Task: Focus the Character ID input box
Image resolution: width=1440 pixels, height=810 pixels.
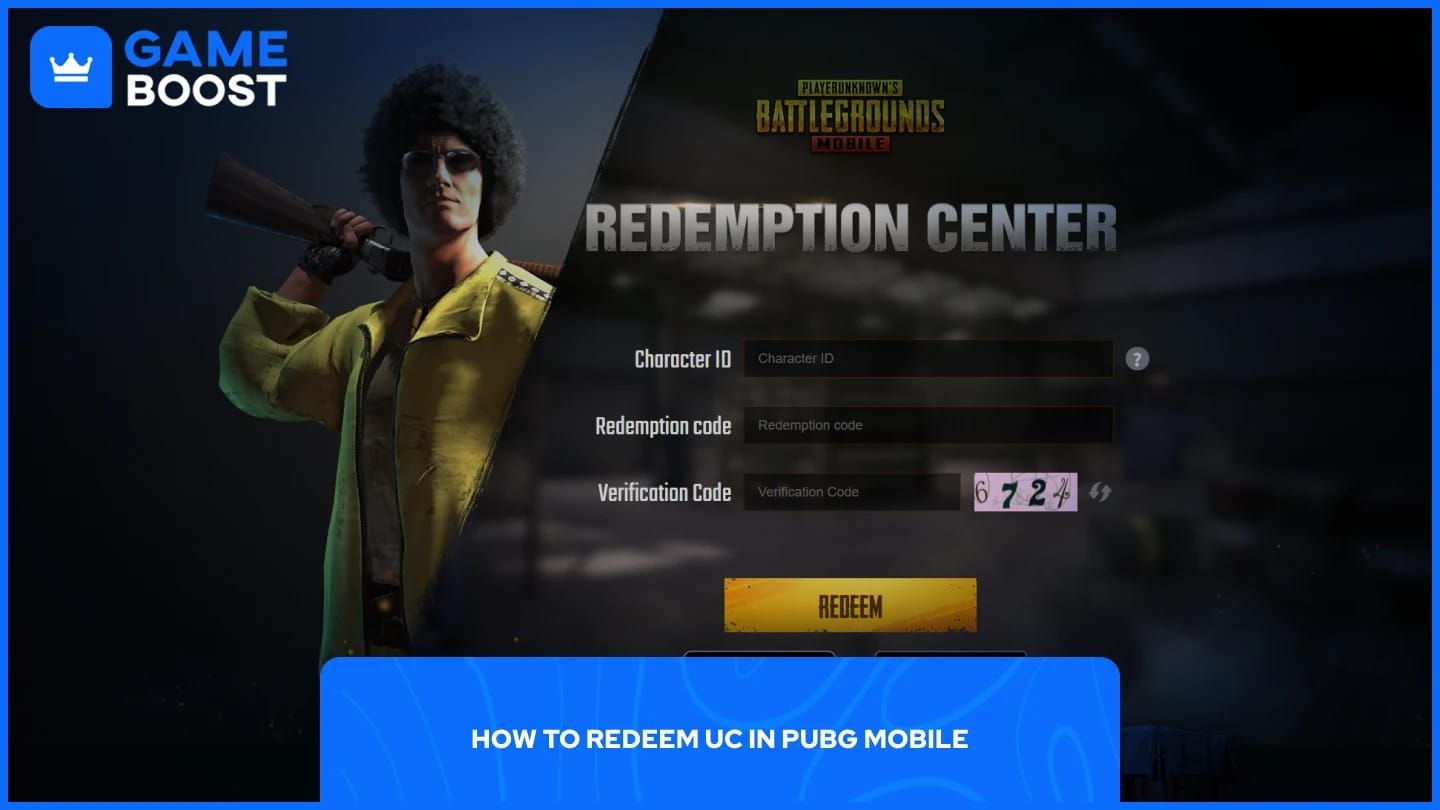Action: (x=928, y=358)
